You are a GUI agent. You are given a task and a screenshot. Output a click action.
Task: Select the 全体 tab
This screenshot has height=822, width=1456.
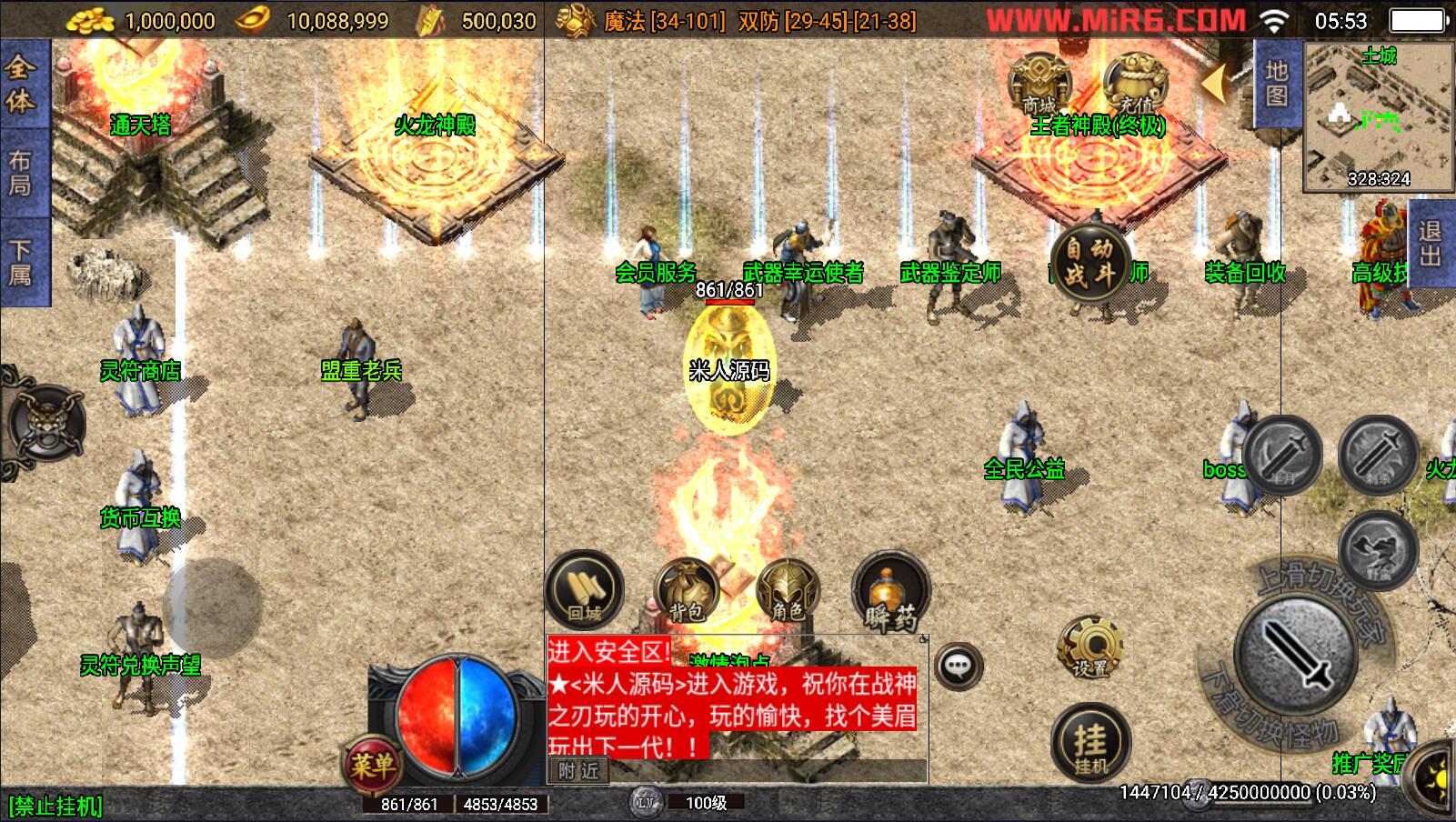(22, 84)
